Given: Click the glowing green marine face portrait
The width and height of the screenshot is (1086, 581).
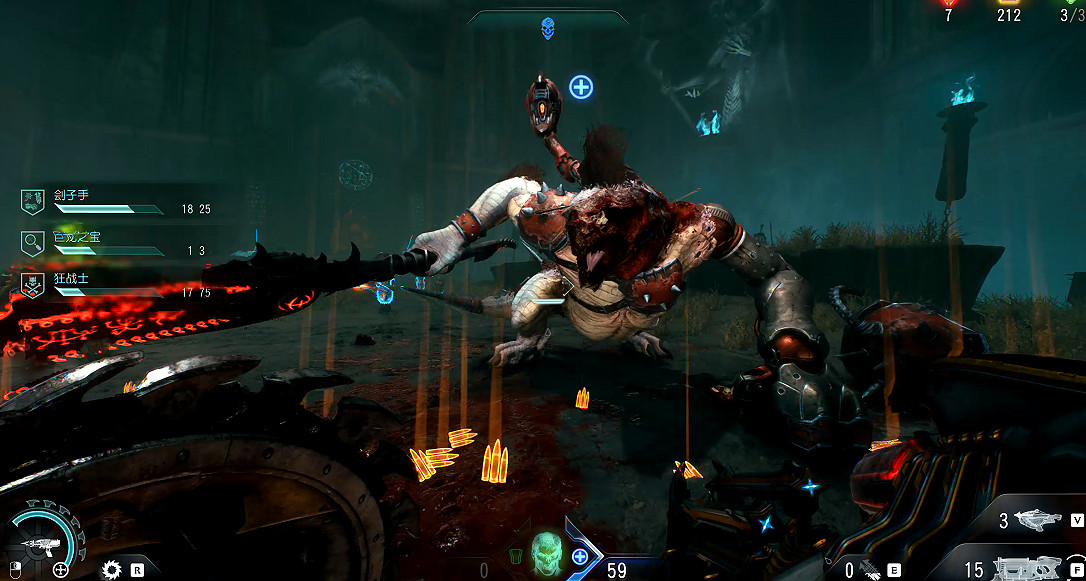Looking at the screenshot, I should click(x=546, y=550).
